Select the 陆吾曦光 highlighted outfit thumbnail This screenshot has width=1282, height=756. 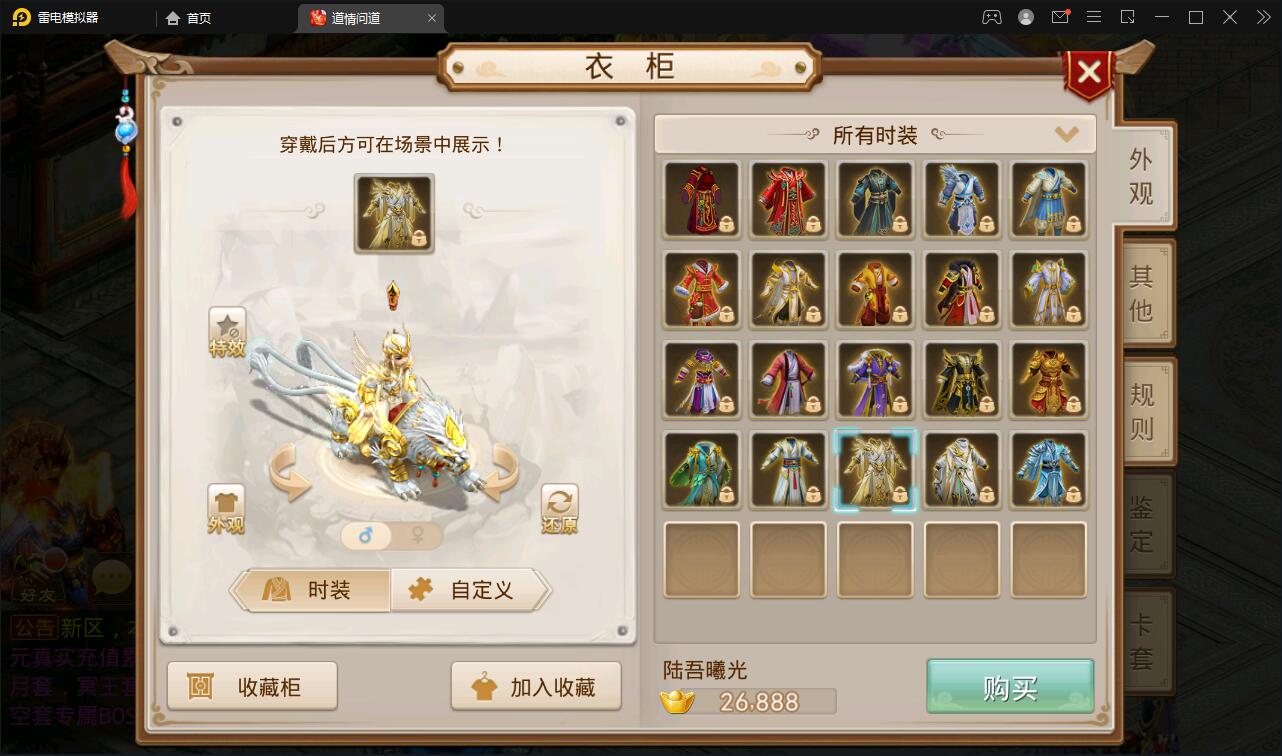tap(875, 468)
